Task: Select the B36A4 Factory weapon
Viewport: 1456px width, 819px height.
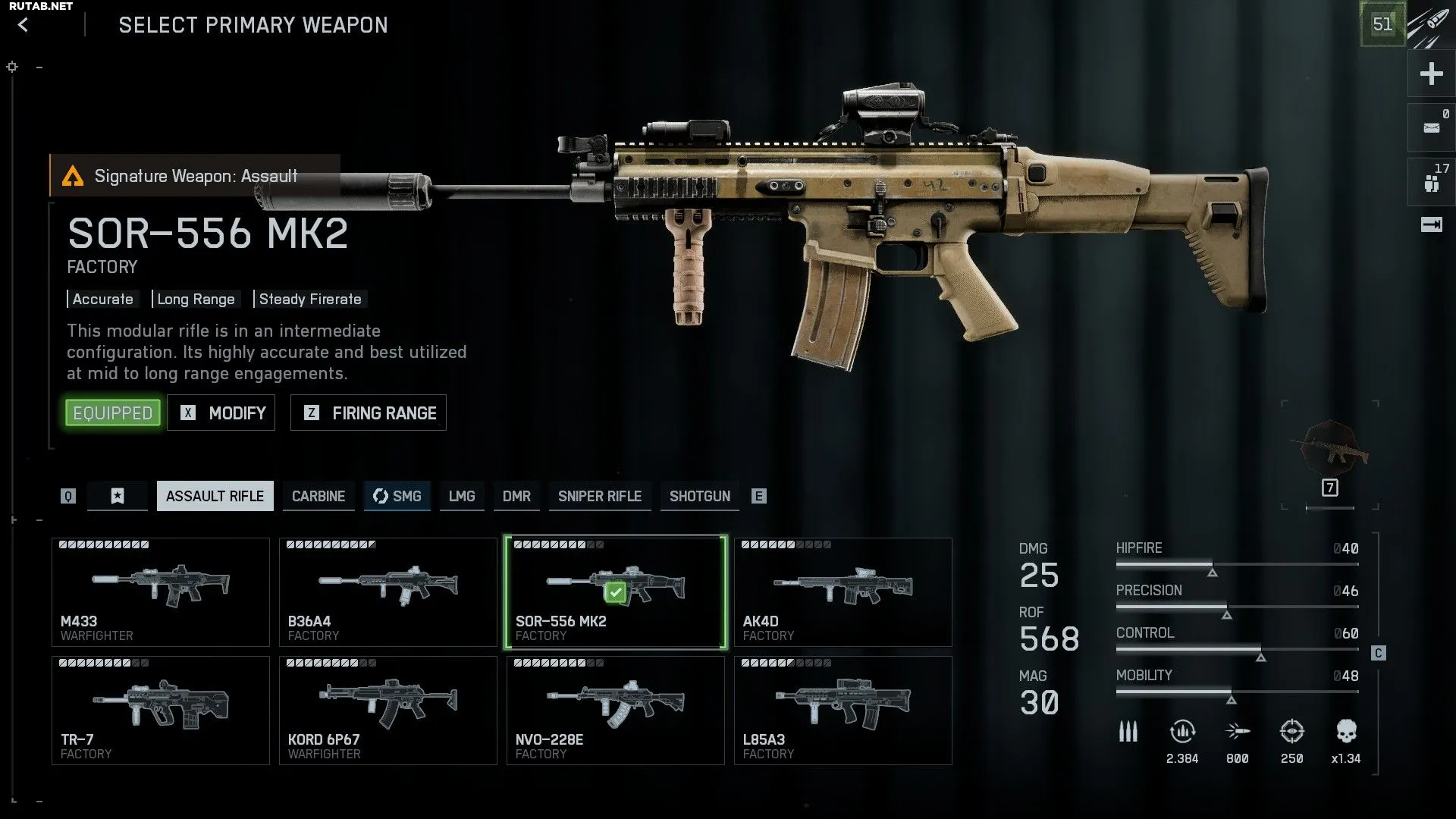Action: point(388,592)
